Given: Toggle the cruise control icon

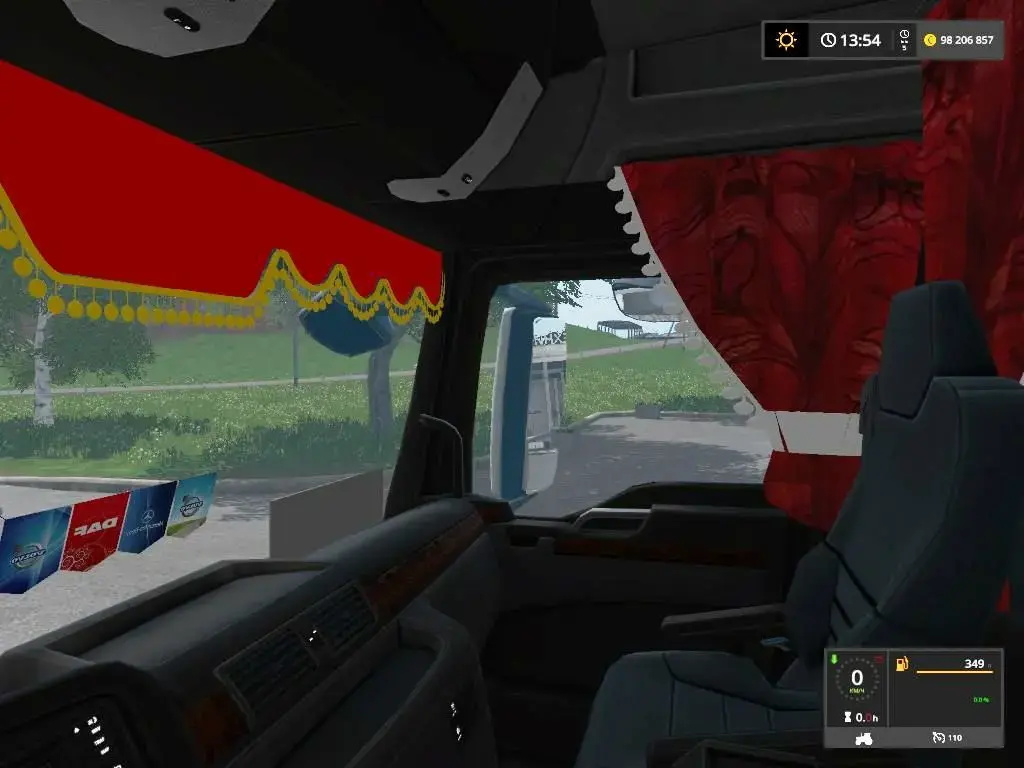Looking at the screenshot, I should (938, 738).
